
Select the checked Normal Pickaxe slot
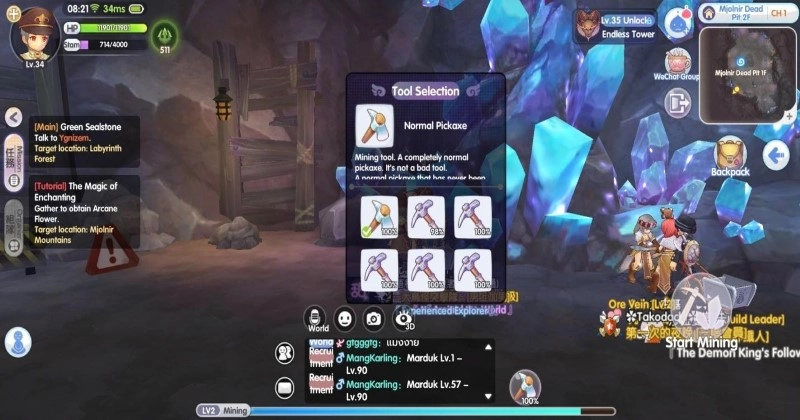[x=378, y=216]
